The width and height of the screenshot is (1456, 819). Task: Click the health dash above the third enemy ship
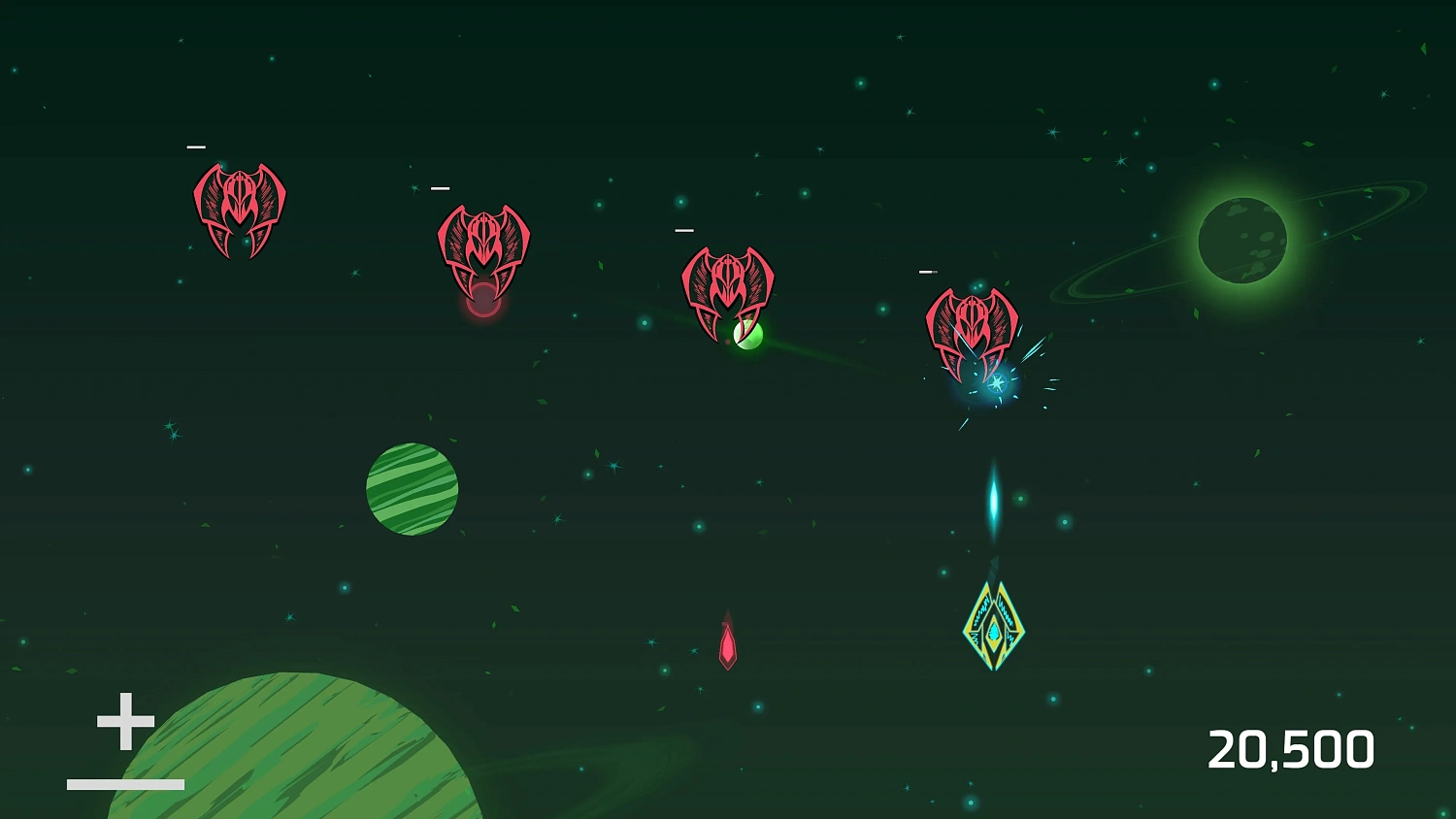pos(683,230)
